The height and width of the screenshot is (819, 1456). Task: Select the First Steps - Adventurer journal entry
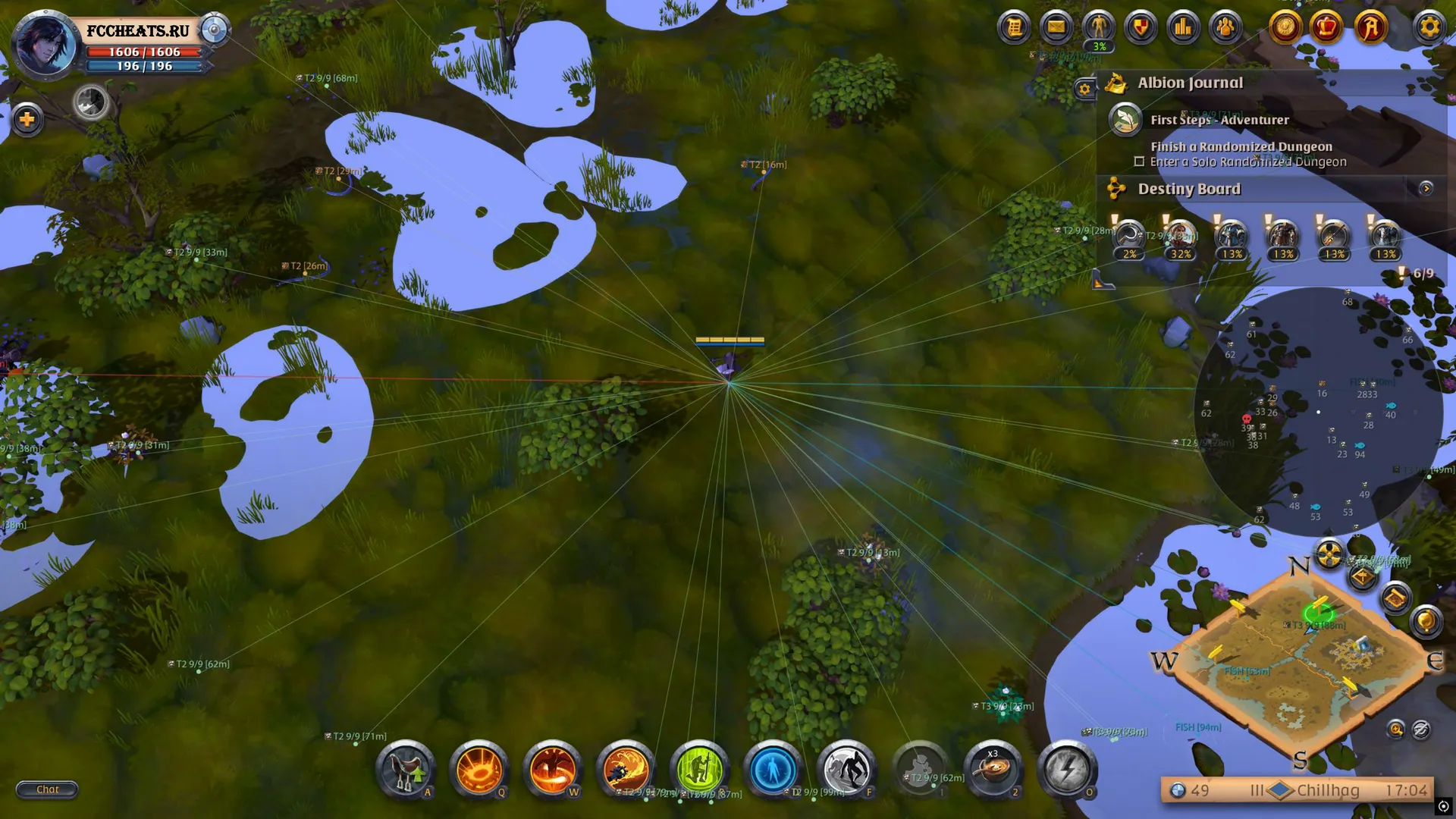[x=1219, y=120]
